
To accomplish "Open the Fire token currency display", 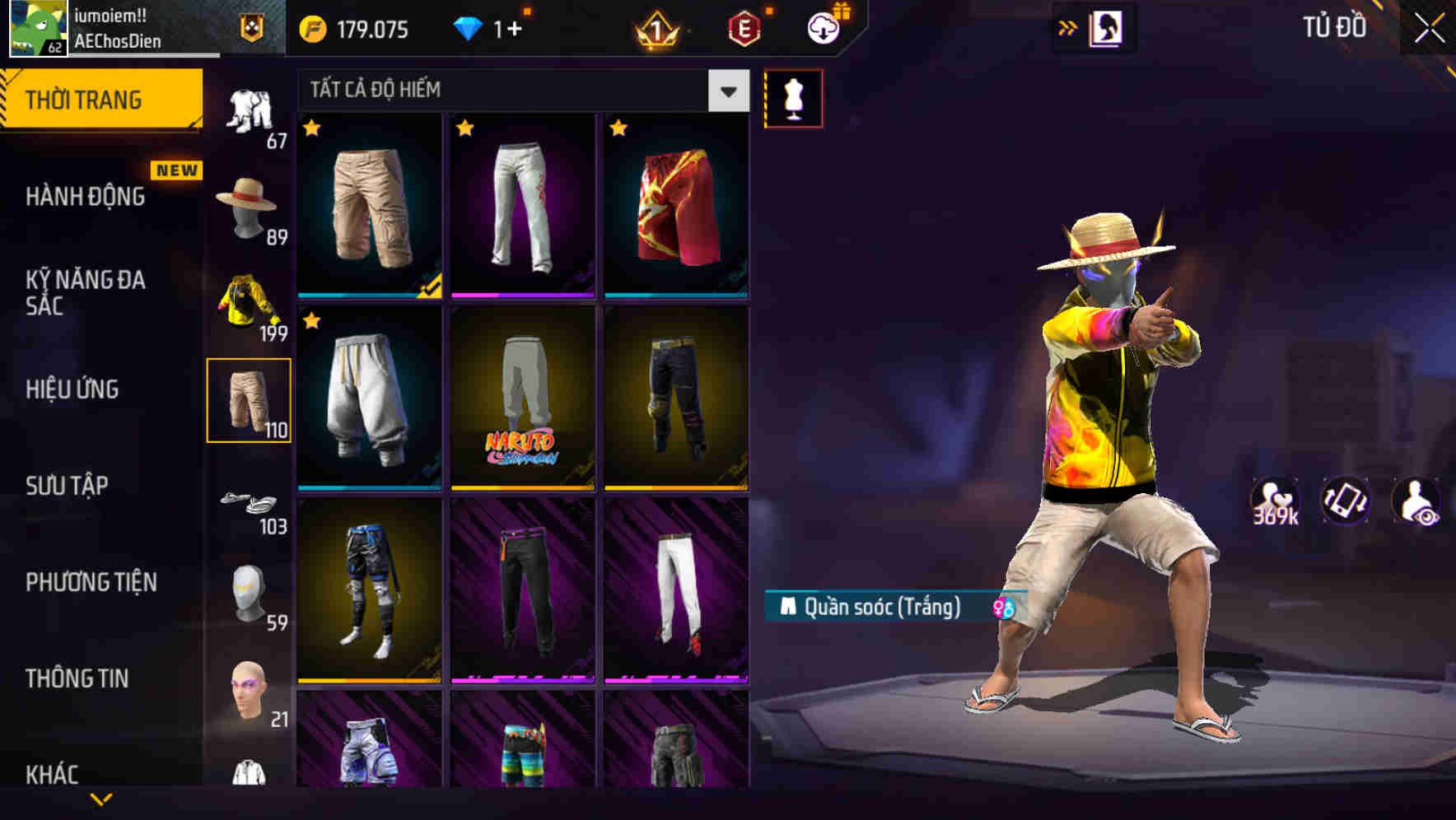I will pyautogui.click(x=346, y=29).
